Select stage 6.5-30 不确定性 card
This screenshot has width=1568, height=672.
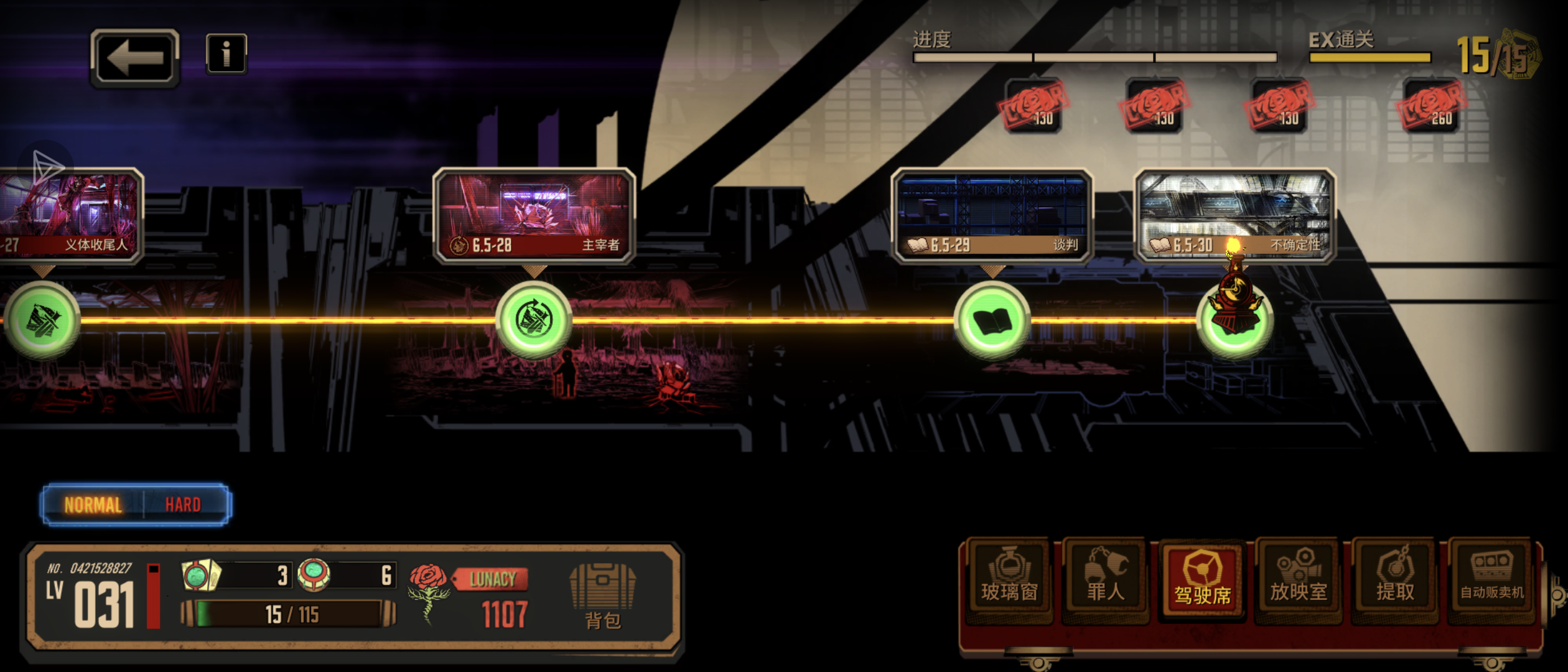1235,215
